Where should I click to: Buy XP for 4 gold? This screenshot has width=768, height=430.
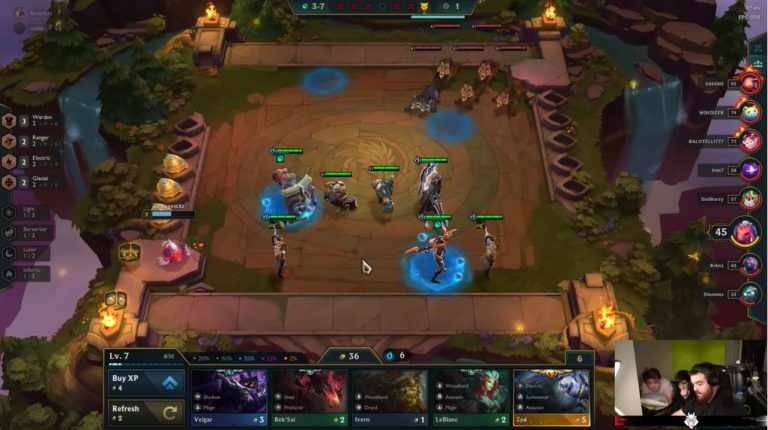pos(145,383)
